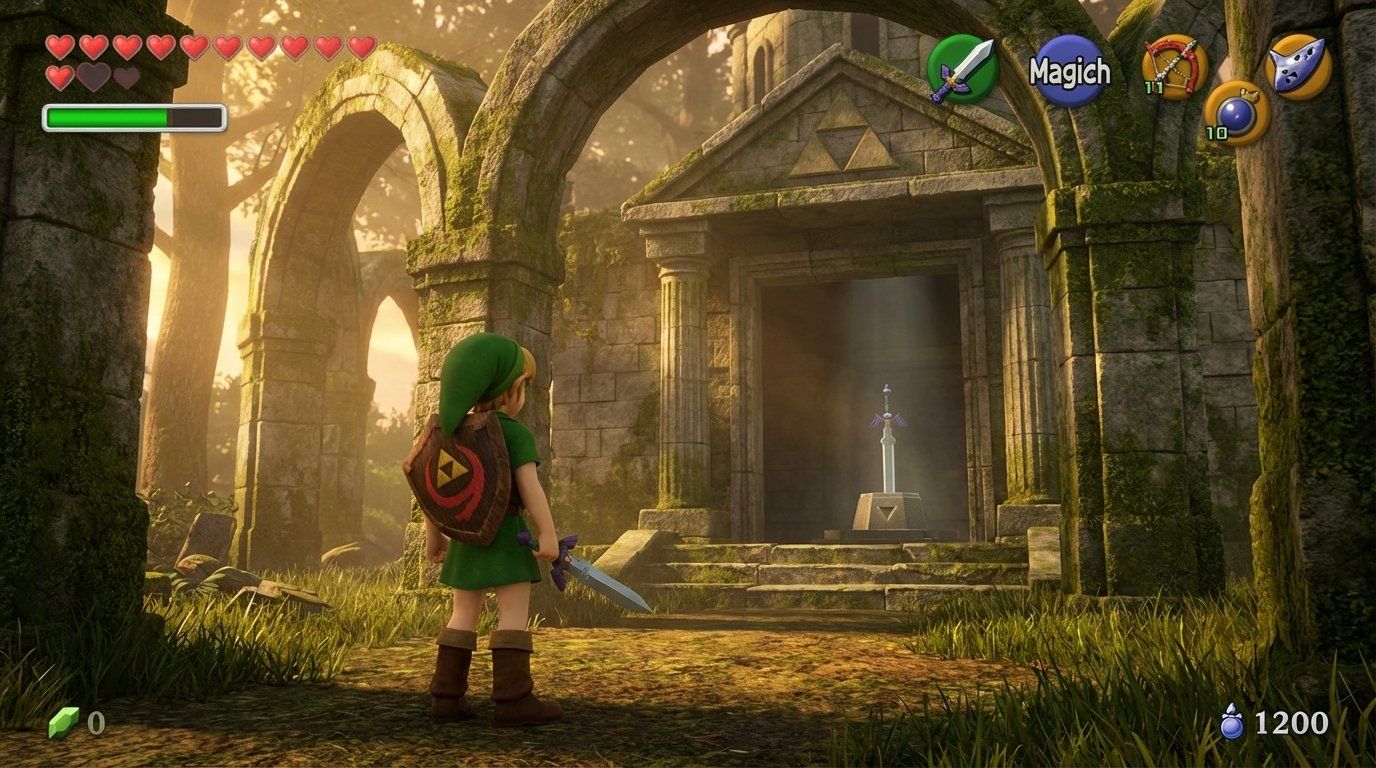The image size is (1376, 768).
Task: Click the empty portion of the magic meter
Action: coord(195,117)
